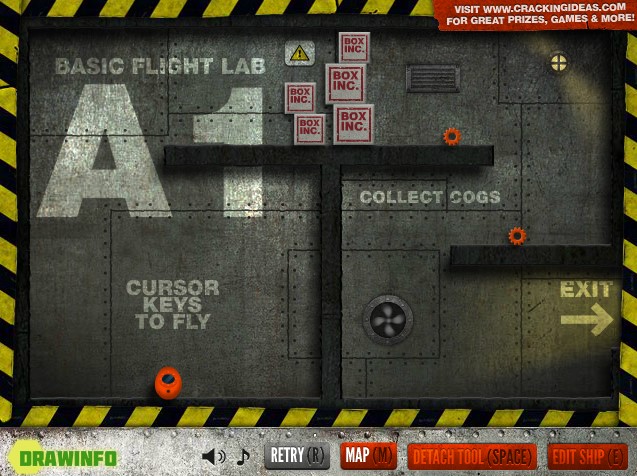This screenshot has width=637, height=476.
Task: Toggle the speaker sound effects icon
Action: click(x=213, y=457)
